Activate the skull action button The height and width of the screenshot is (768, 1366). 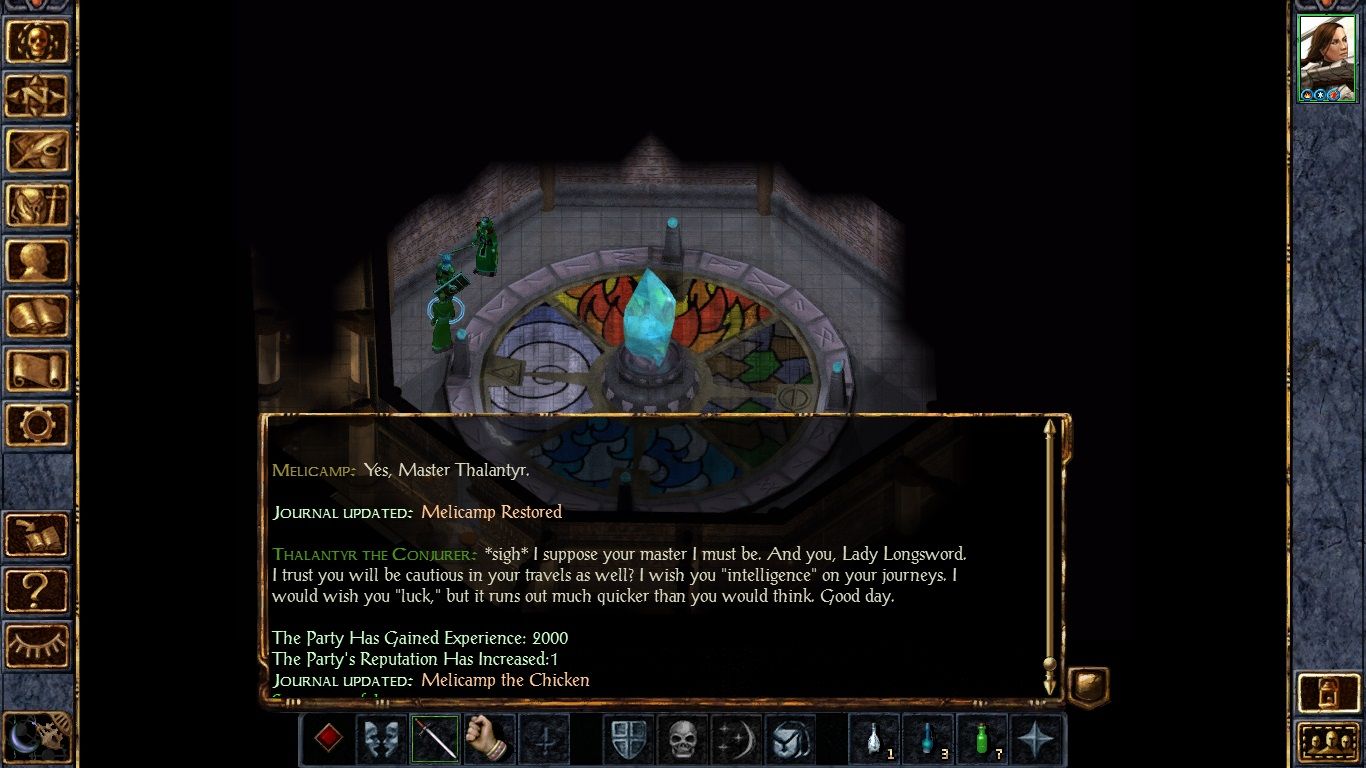click(683, 740)
